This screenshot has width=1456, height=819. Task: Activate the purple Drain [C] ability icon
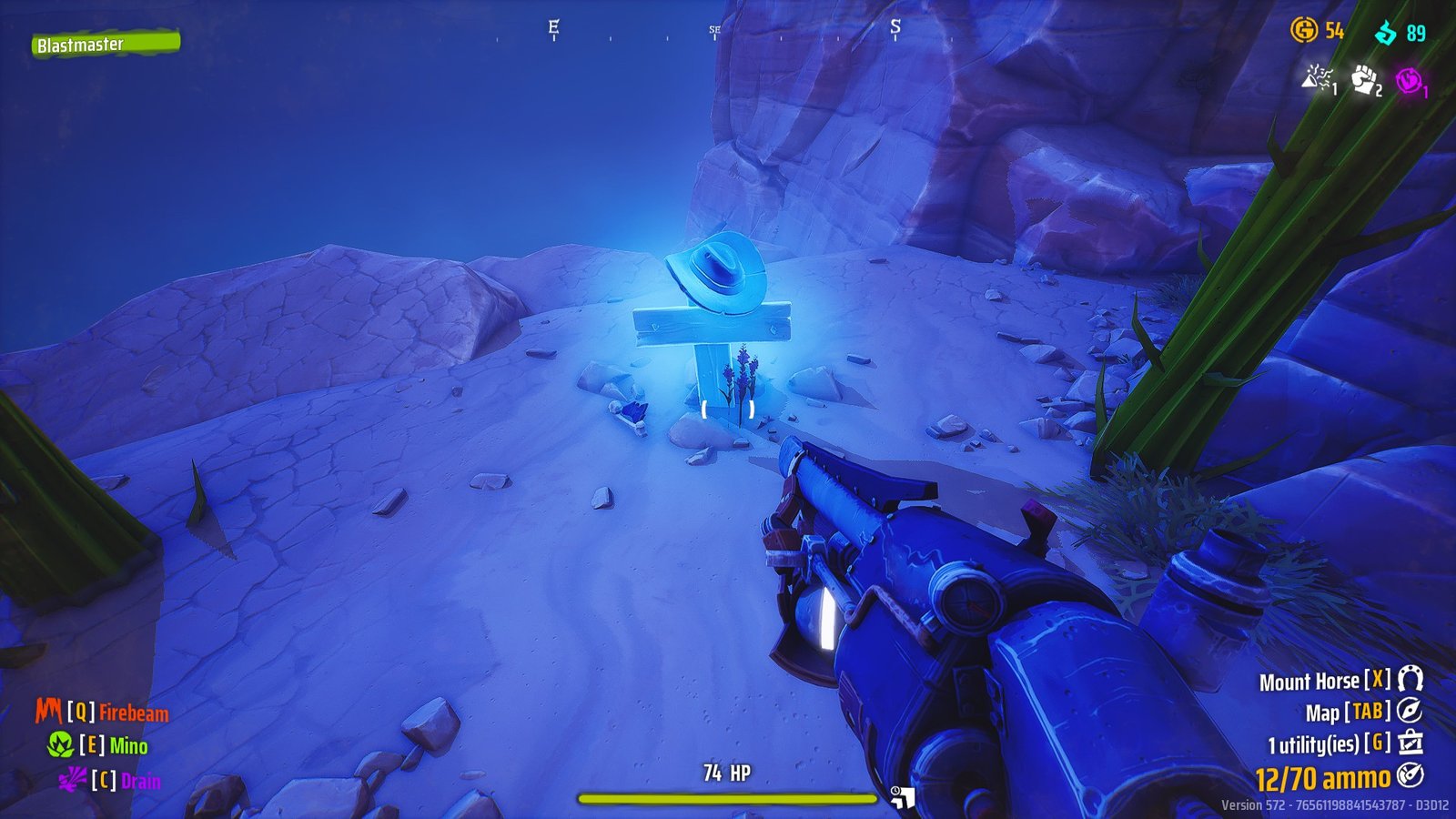click(x=70, y=778)
